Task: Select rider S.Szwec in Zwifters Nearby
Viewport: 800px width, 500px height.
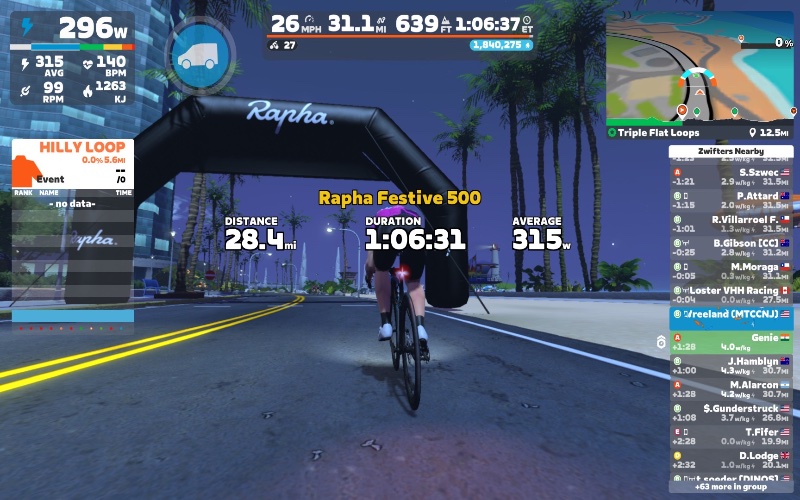Action: pos(731,176)
